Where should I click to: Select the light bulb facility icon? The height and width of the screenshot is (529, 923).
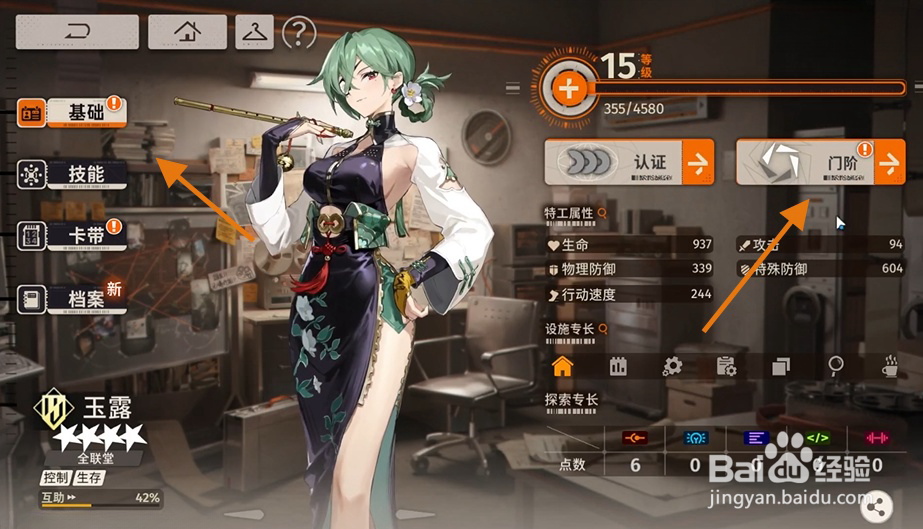[835, 366]
